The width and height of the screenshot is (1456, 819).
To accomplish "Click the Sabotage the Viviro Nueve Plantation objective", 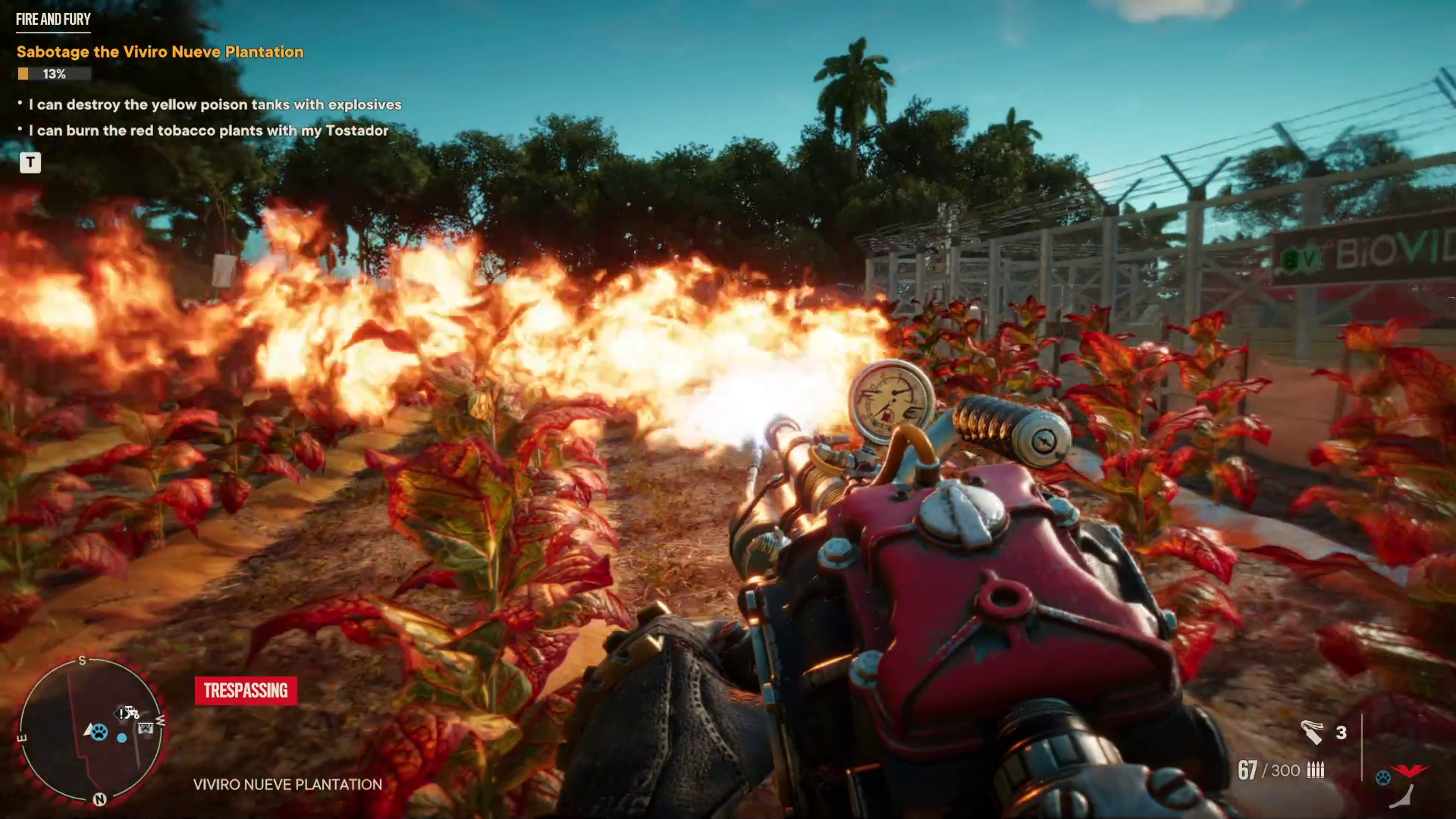I will click(160, 52).
